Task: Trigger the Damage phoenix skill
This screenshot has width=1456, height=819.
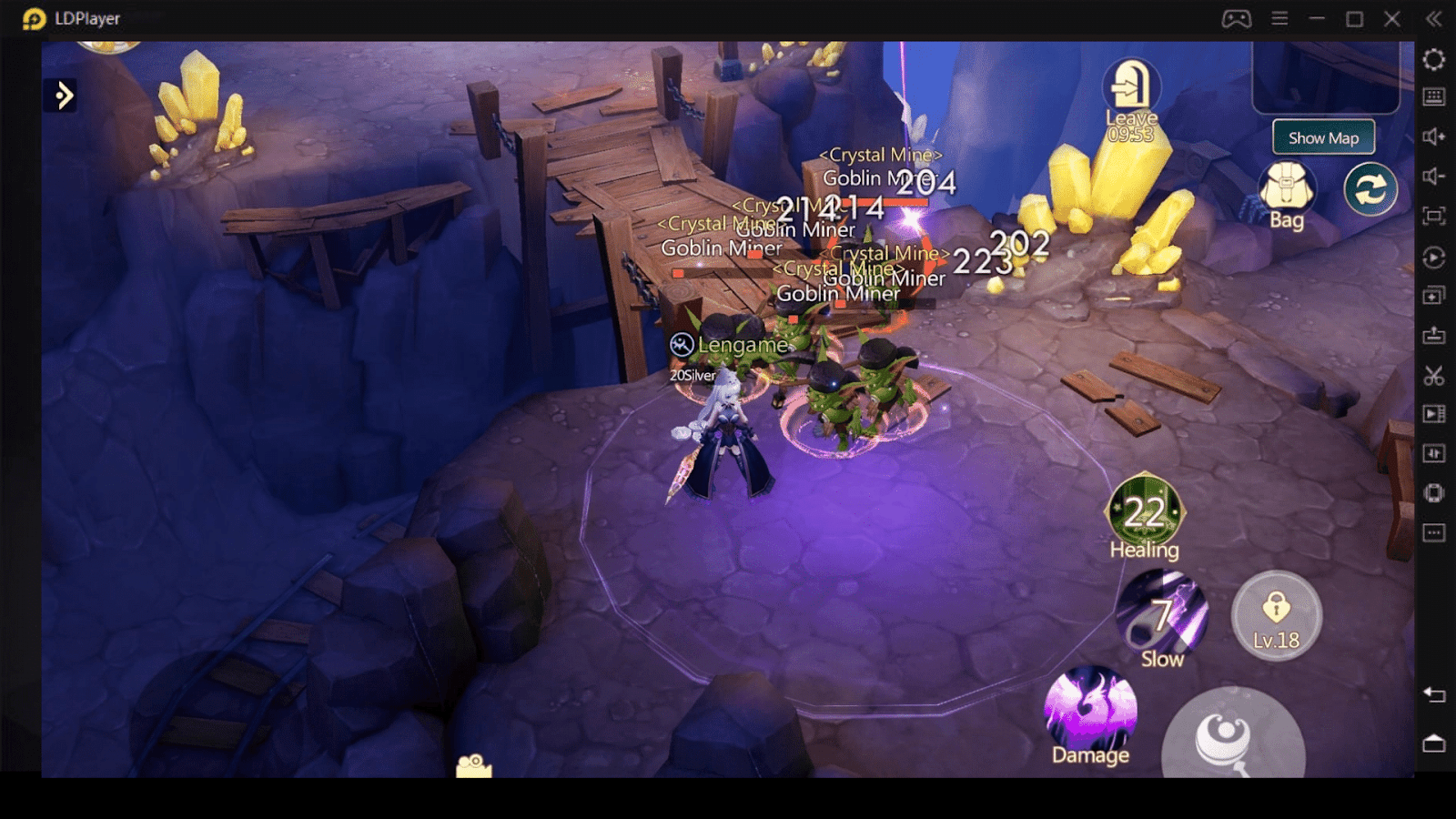Action: [x=1090, y=713]
